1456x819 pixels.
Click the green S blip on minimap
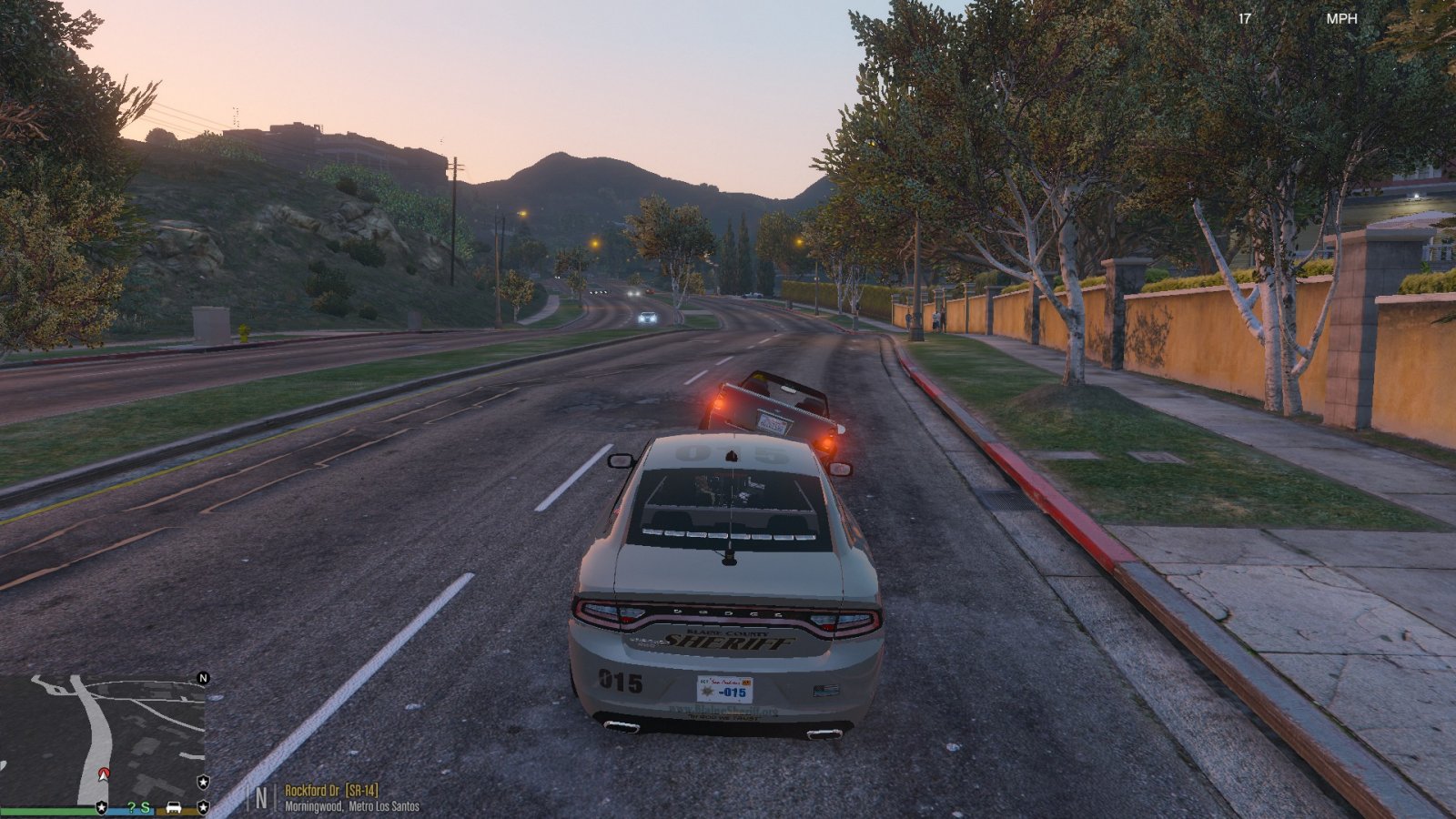coord(146,807)
